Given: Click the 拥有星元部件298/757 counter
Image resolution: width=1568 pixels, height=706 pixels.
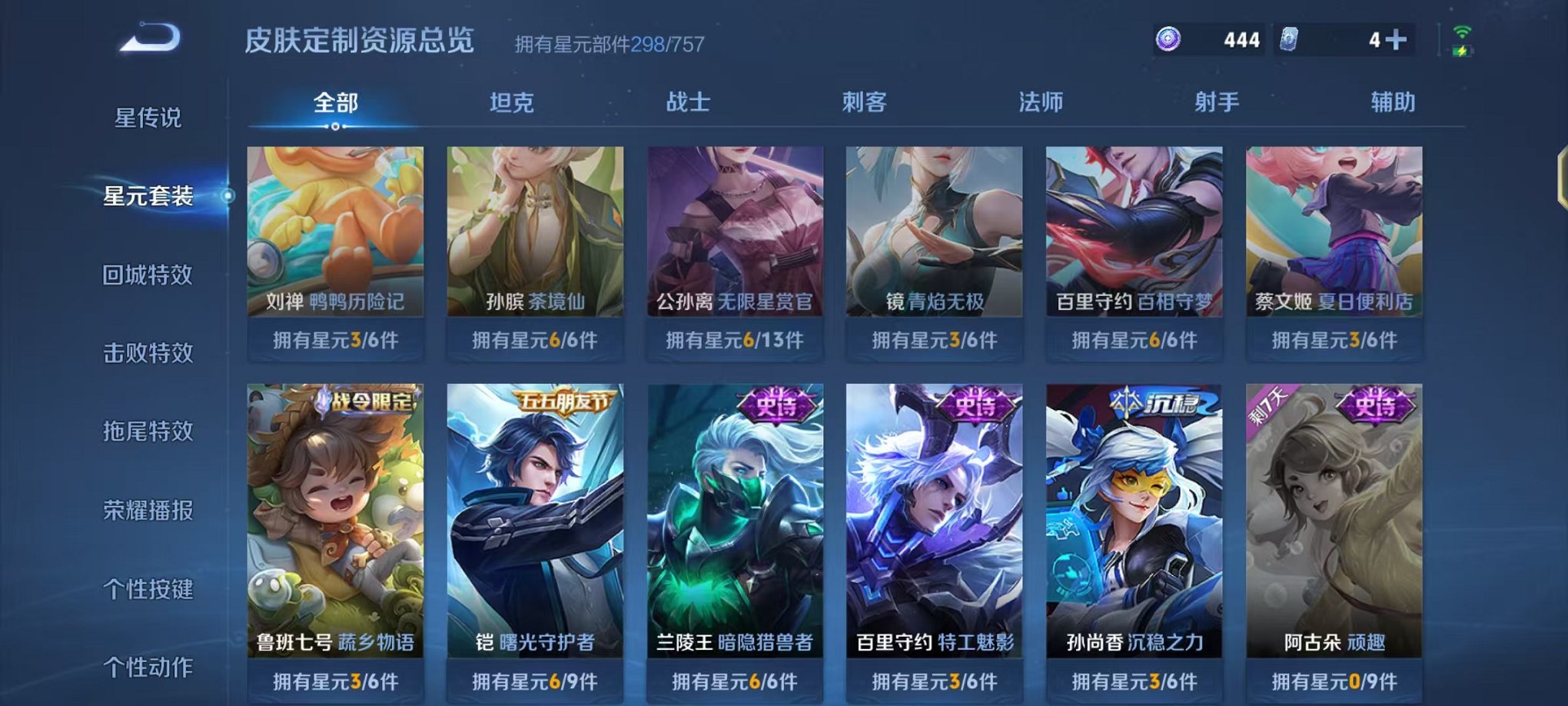Looking at the screenshot, I should 613,43.
